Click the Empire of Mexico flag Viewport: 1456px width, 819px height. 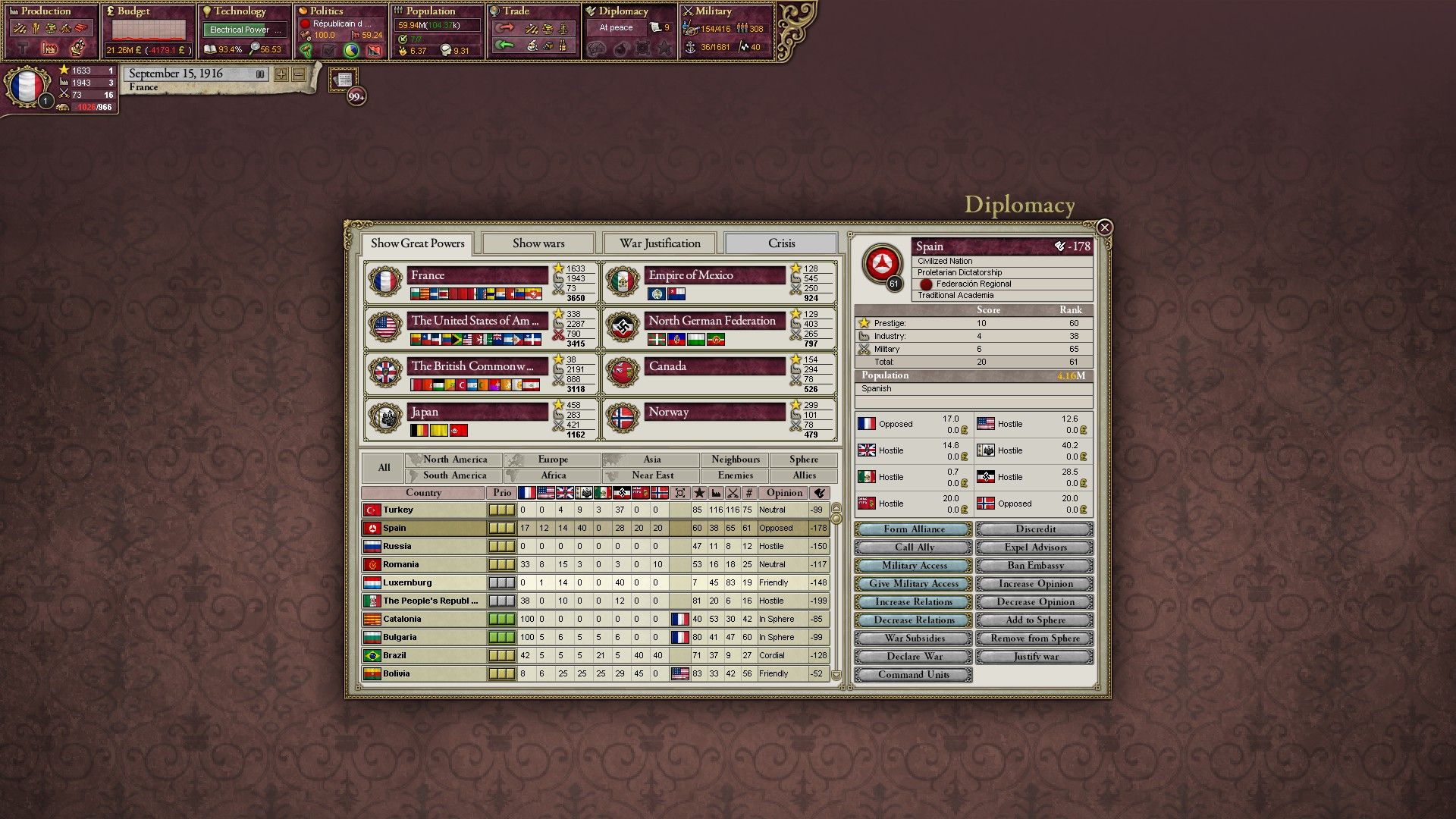[x=623, y=281]
